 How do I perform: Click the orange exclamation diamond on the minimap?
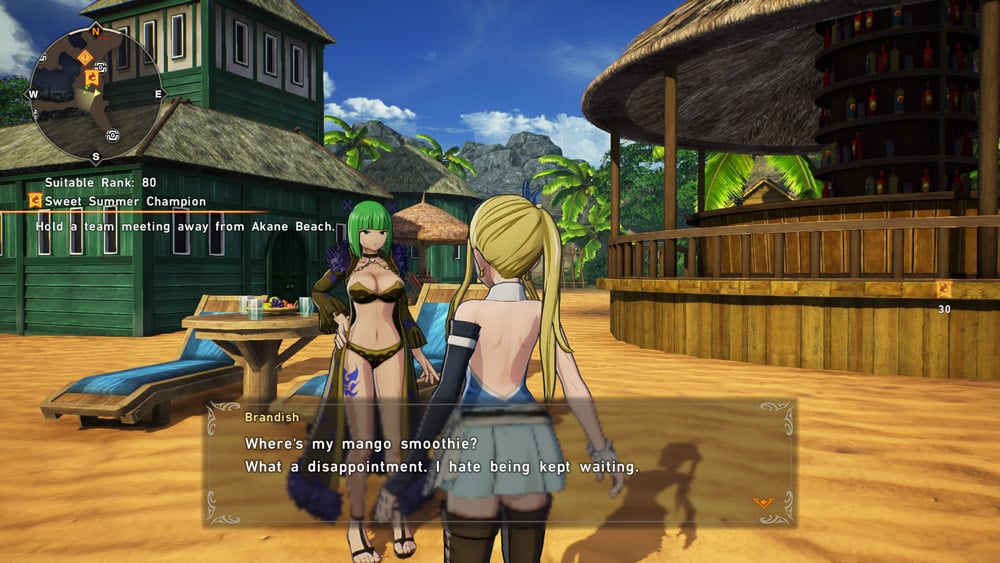84,56
